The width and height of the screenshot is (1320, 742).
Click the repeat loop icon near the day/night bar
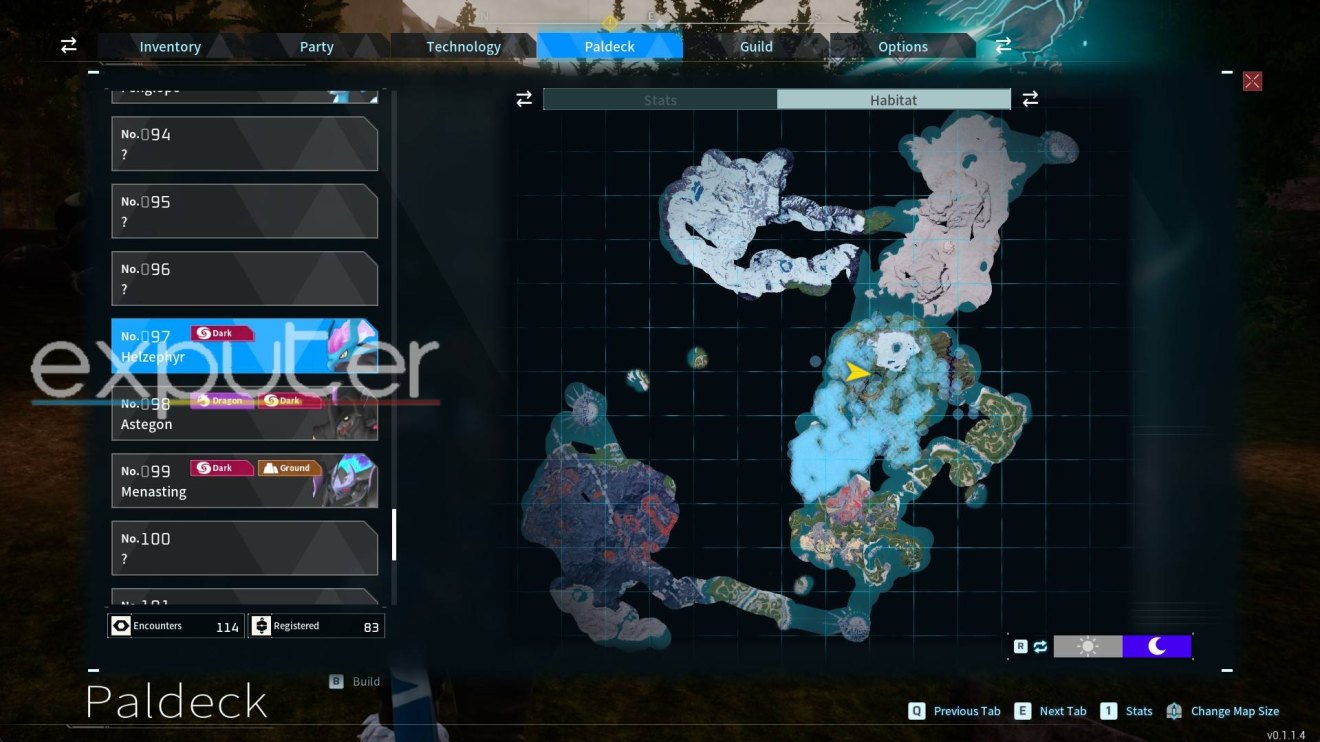[x=1040, y=646]
